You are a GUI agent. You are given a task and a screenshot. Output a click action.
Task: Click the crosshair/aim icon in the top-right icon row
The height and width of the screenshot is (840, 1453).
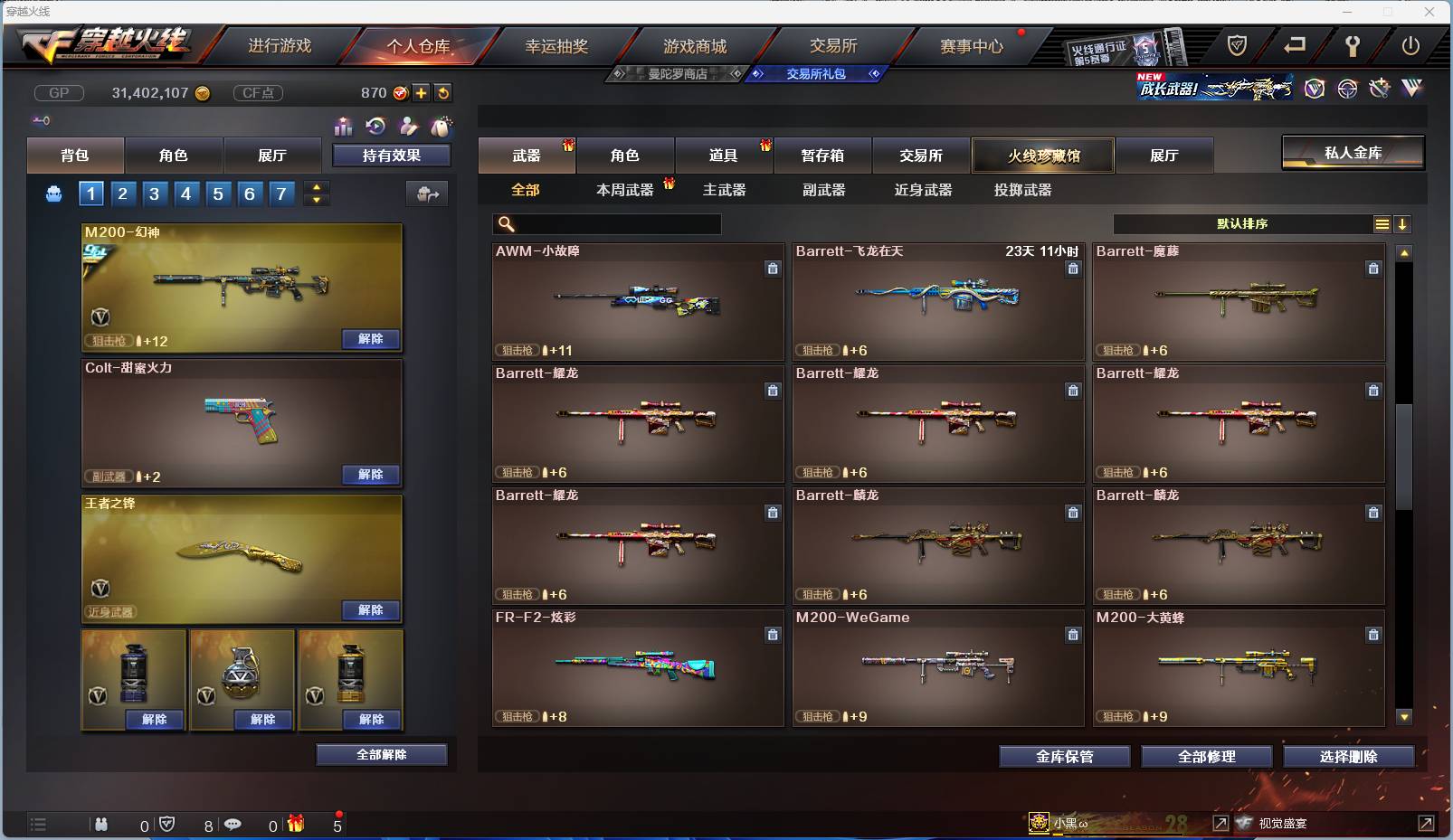pos(1347,89)
